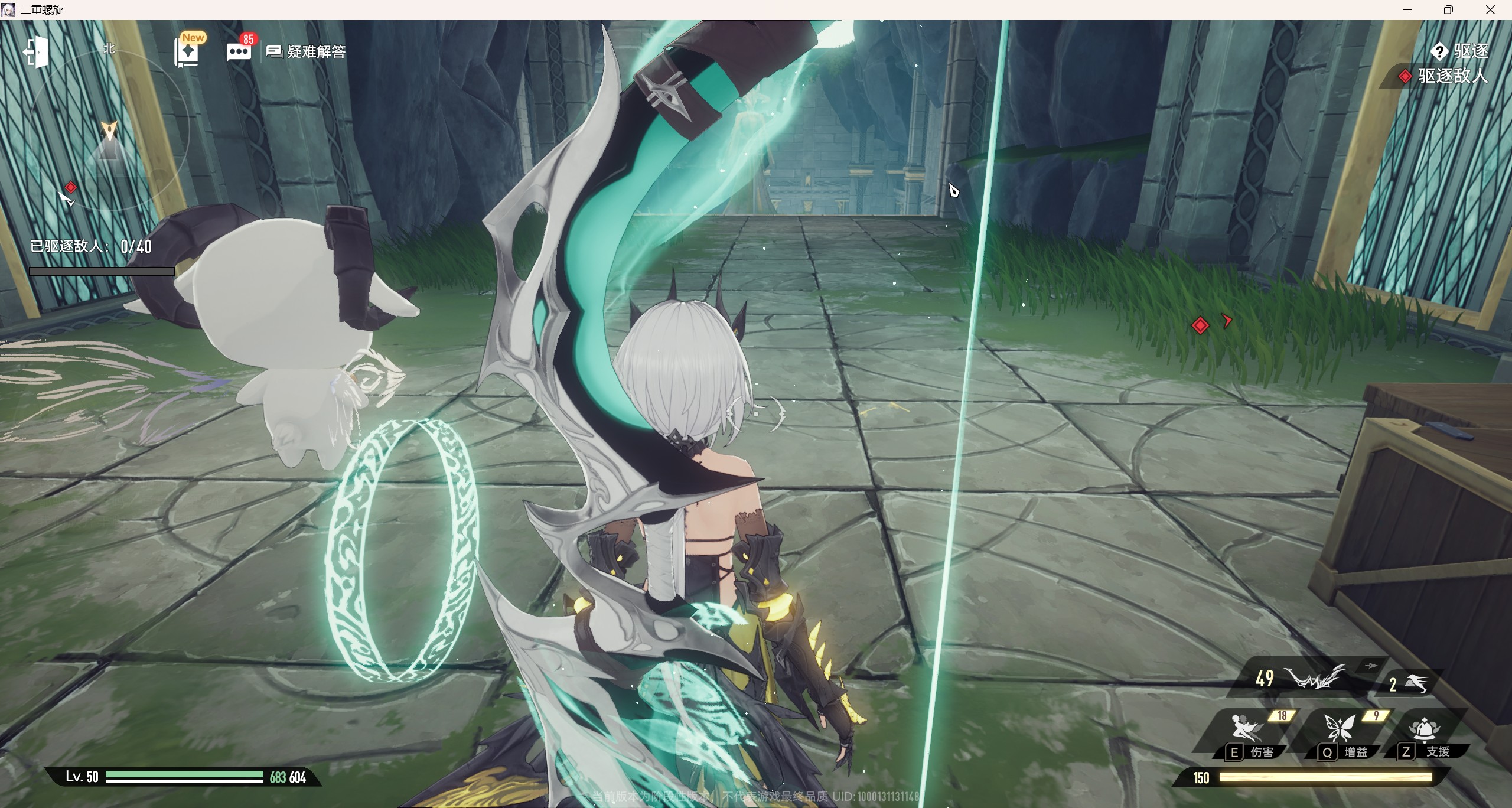1512x808 pixels.
Task: Open the 驱逐 mission help question mark
Action: click(1439, 52)
